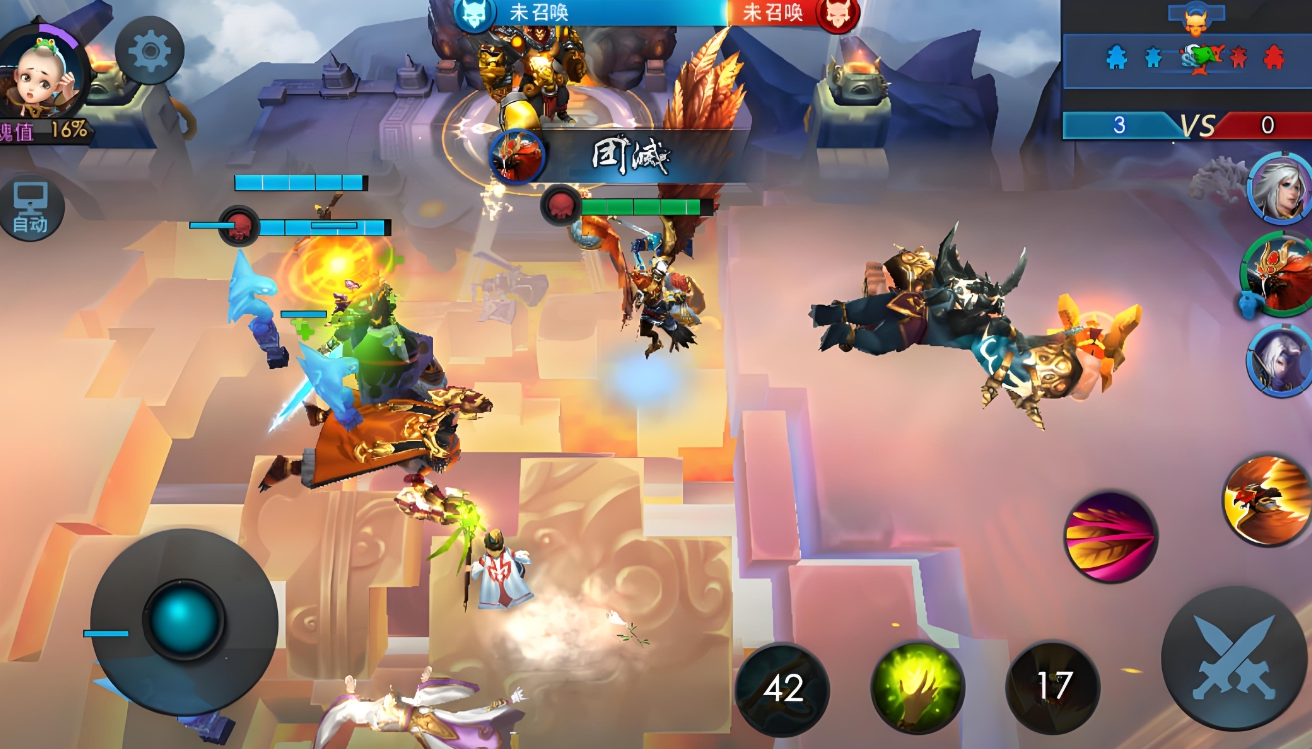Select the skill on 17 cooldown
The height and width of the screenshot is (749, 1312).
point(1053,687)
